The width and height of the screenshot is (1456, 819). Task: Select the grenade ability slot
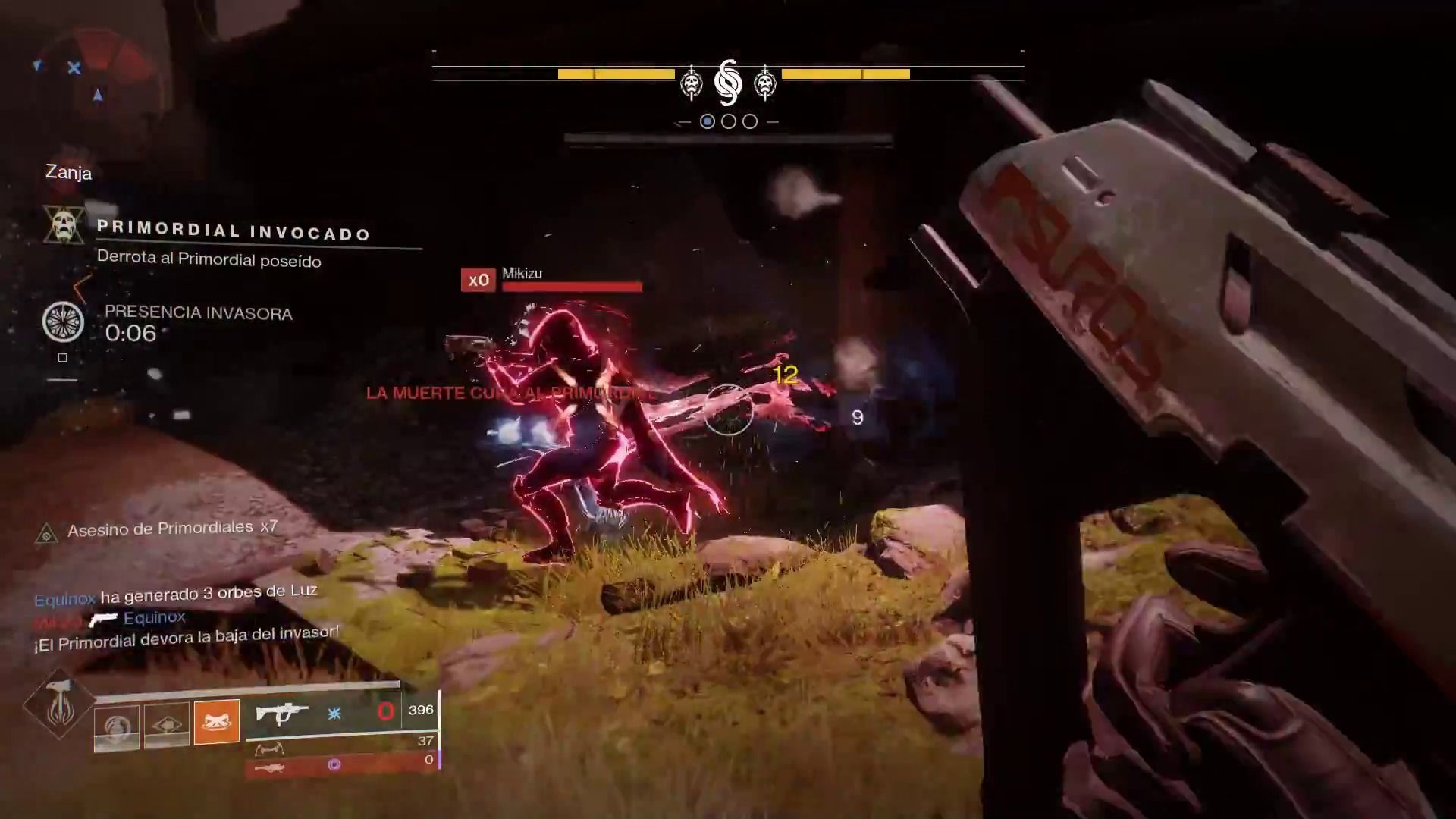[x=117, y=728]
